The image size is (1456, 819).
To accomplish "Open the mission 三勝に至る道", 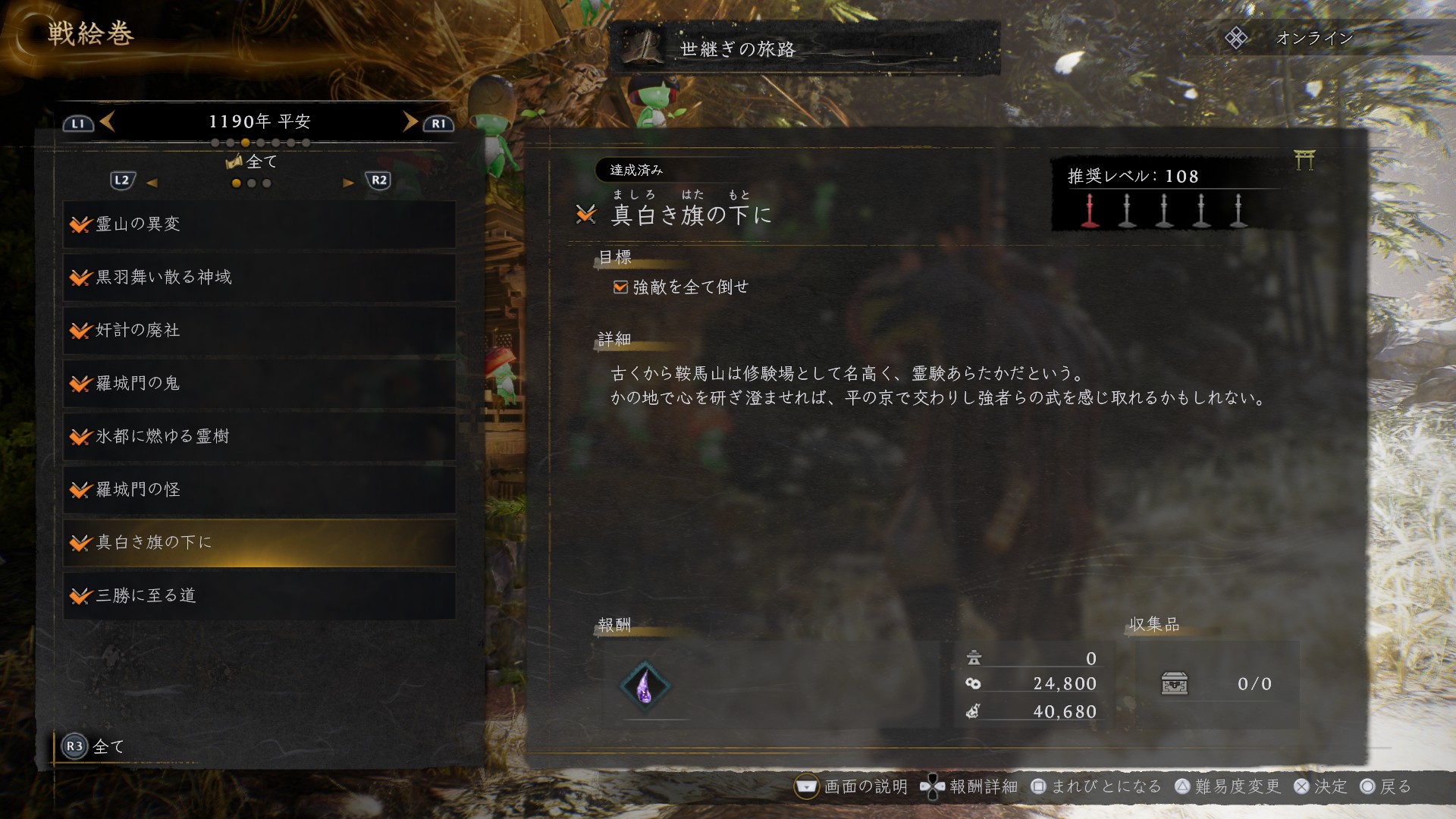I will (x=259, y=596).
